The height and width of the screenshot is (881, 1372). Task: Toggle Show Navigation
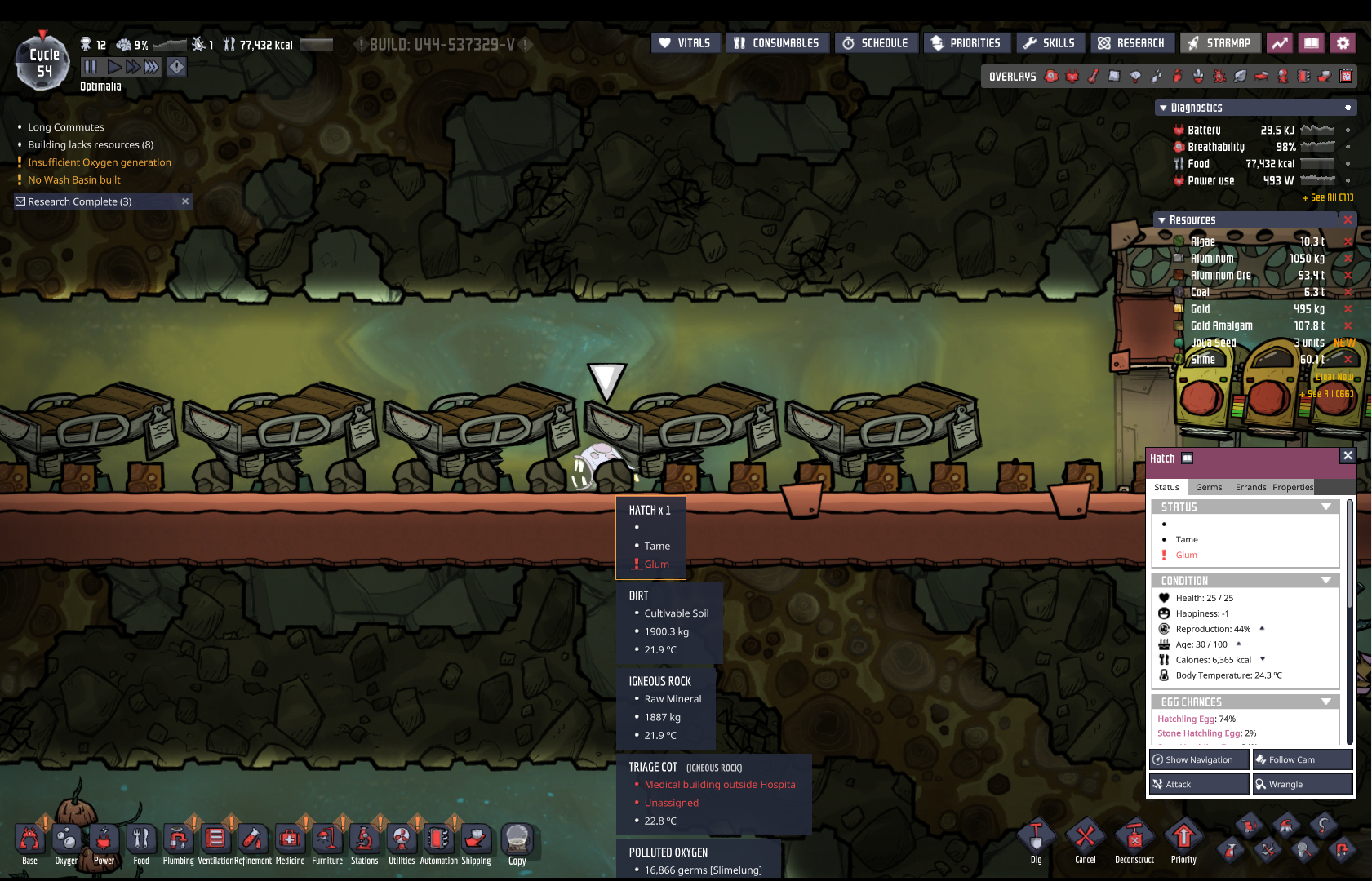[1199, 759]
